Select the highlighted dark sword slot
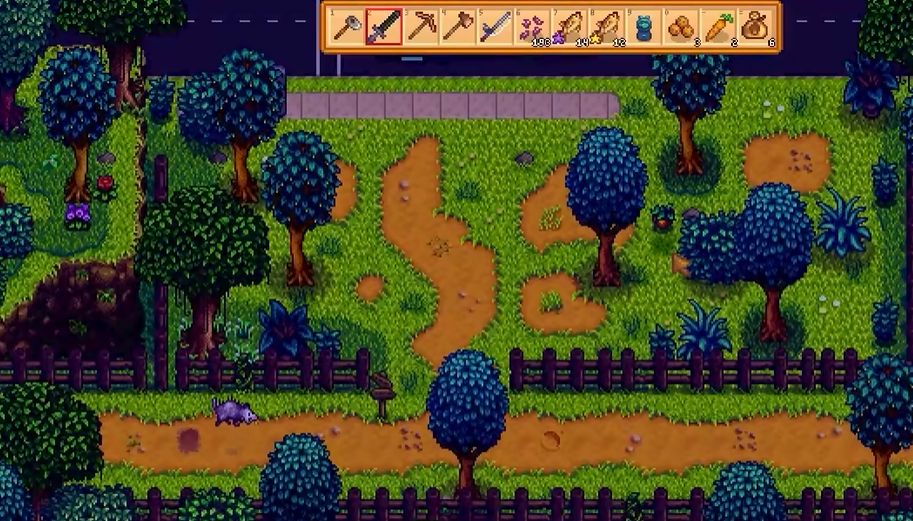This screenshot has width=913, height=521. 384,27
